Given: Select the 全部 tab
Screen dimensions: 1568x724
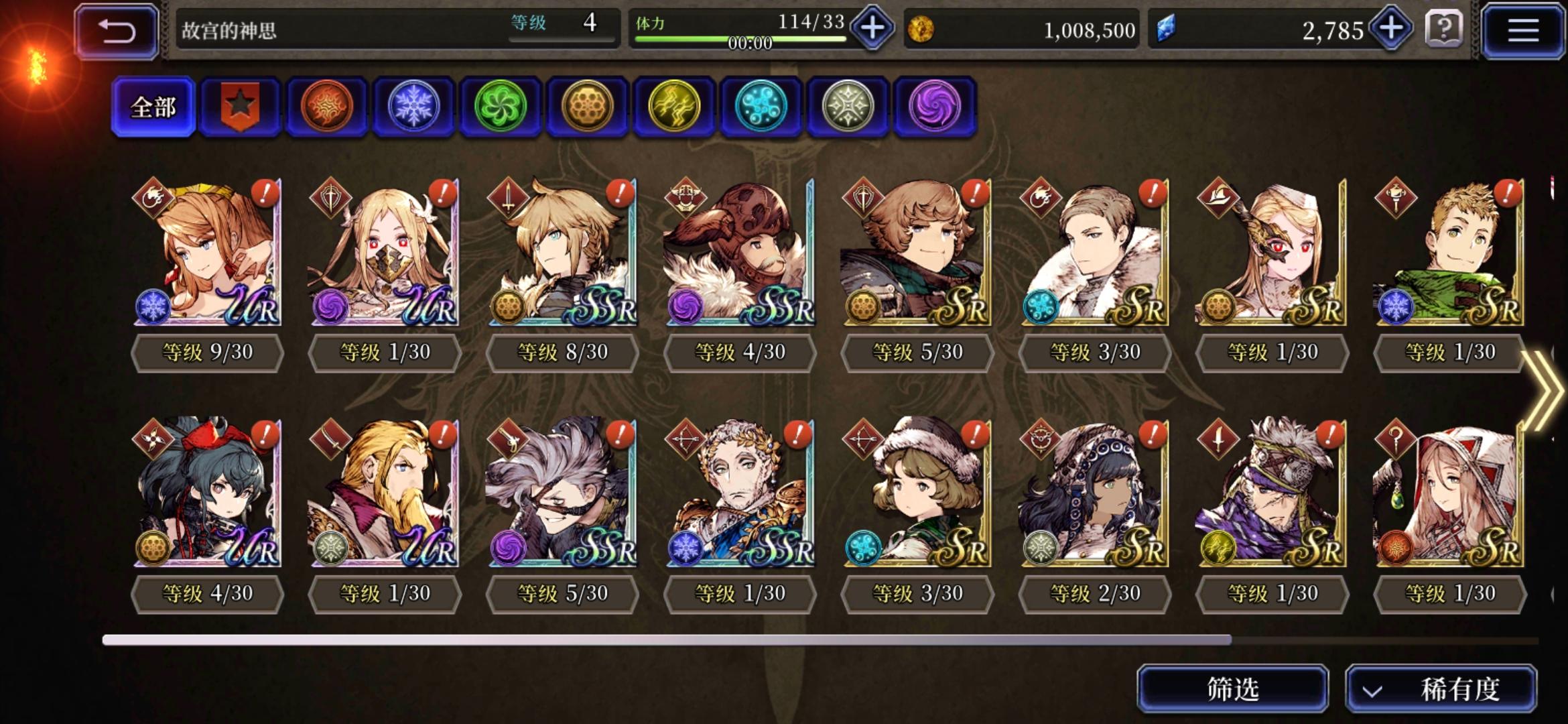Looking at the screenshot, I should (153, 106).
